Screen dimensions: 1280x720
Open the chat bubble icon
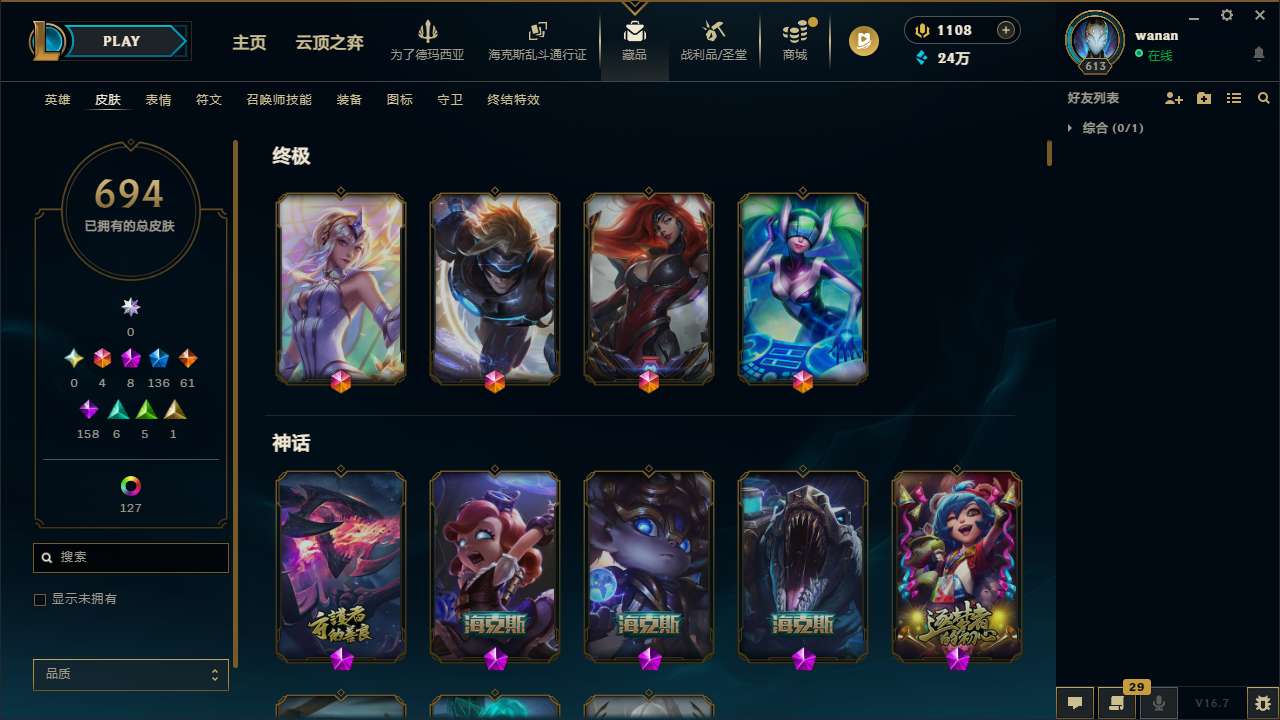pos(1075,702)
